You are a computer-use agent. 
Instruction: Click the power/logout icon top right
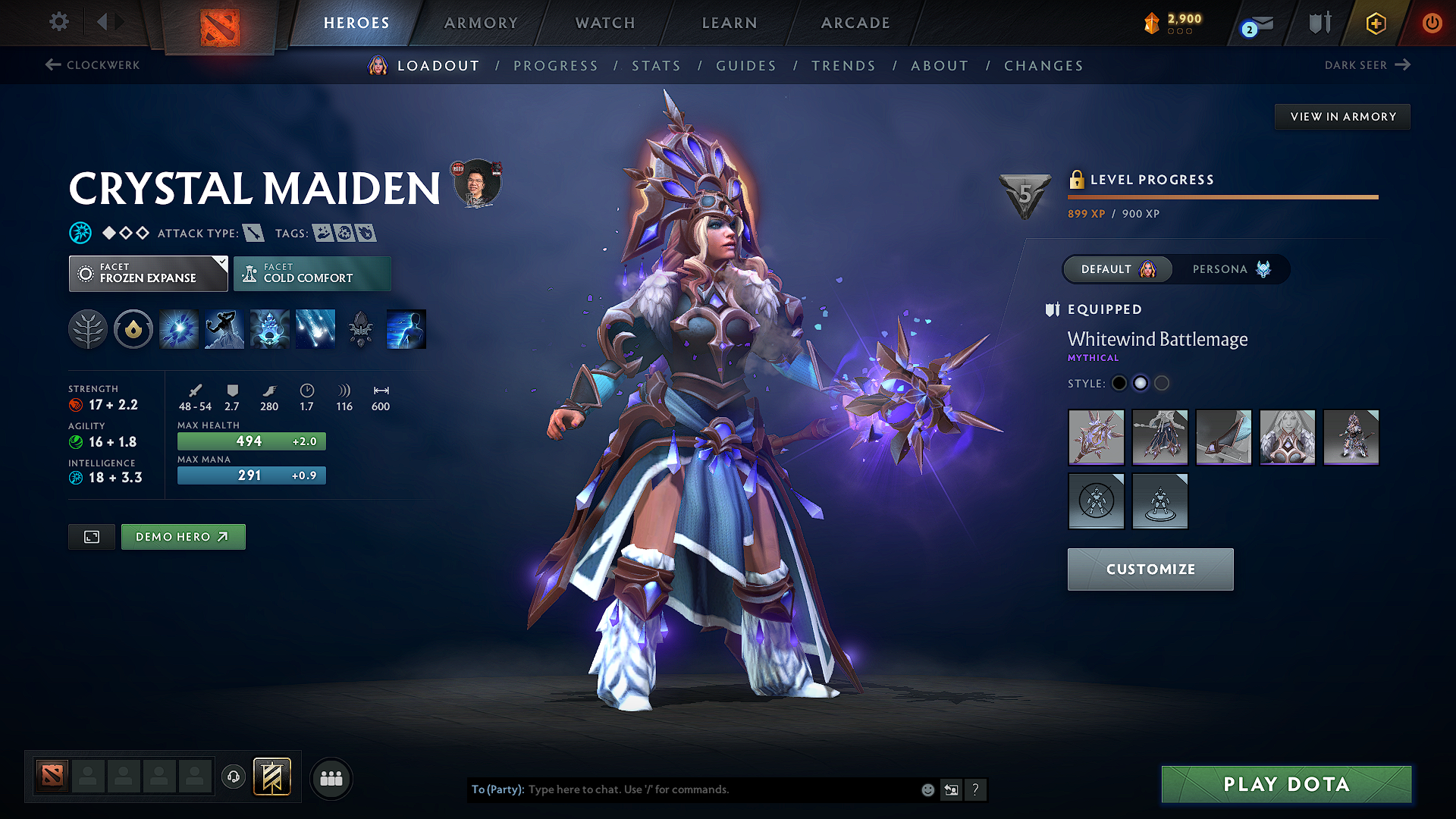1432,24
